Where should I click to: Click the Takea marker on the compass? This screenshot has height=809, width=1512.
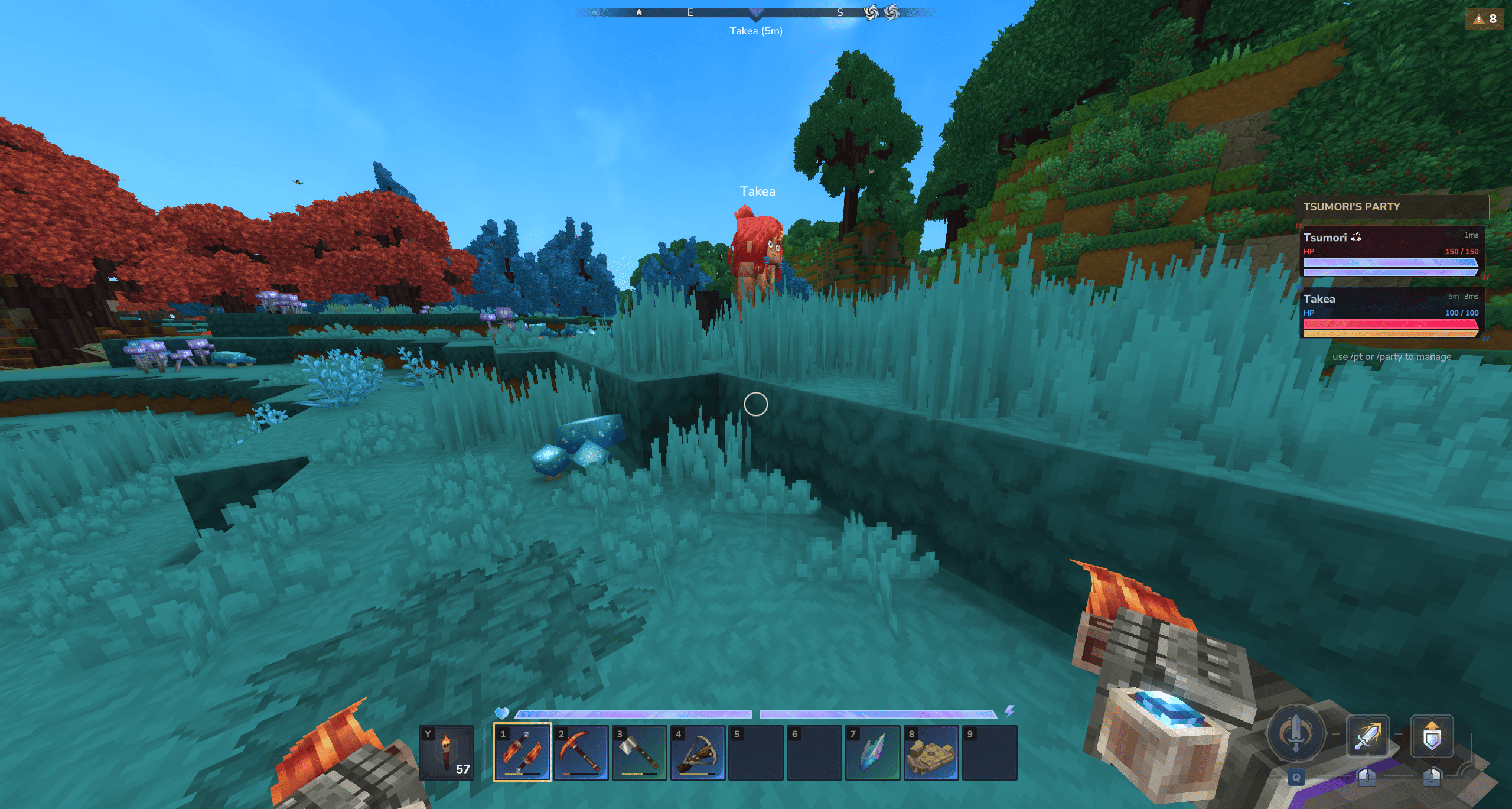pos(756,13)
